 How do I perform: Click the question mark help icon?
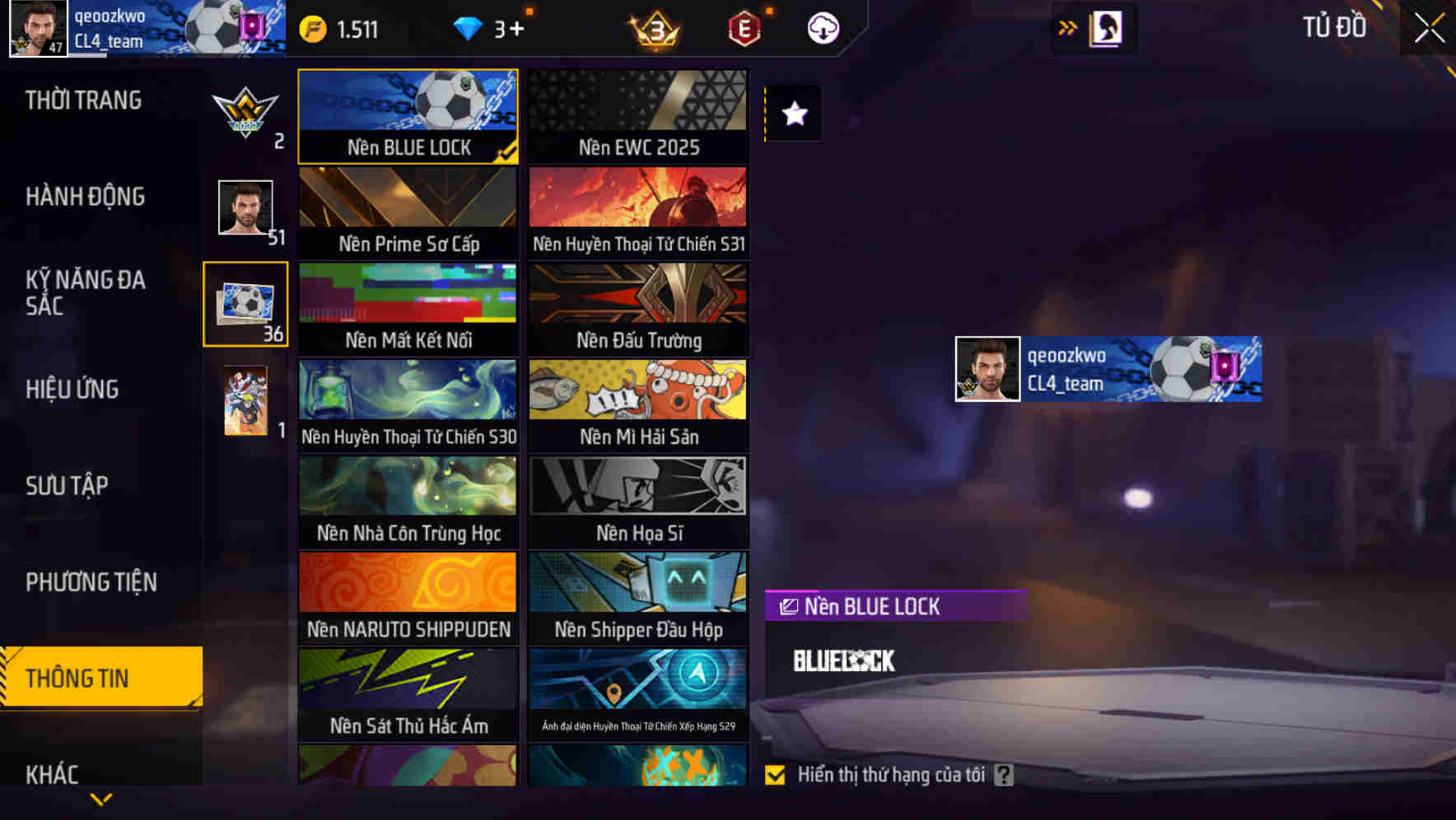(1003, 775)
